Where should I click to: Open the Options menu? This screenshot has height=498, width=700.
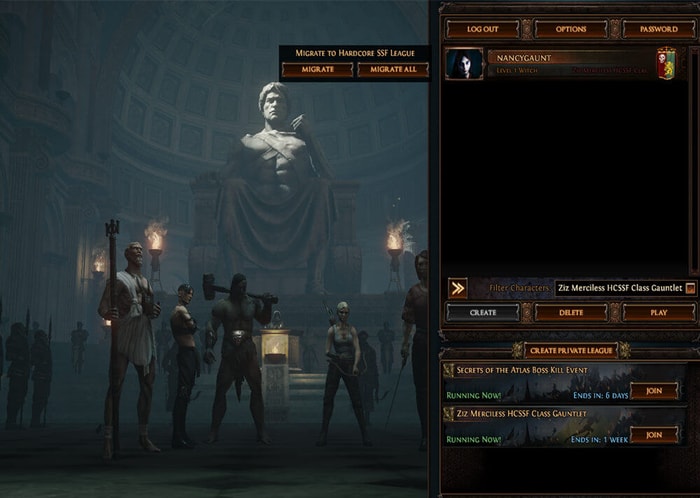click(x=571, y=29)
